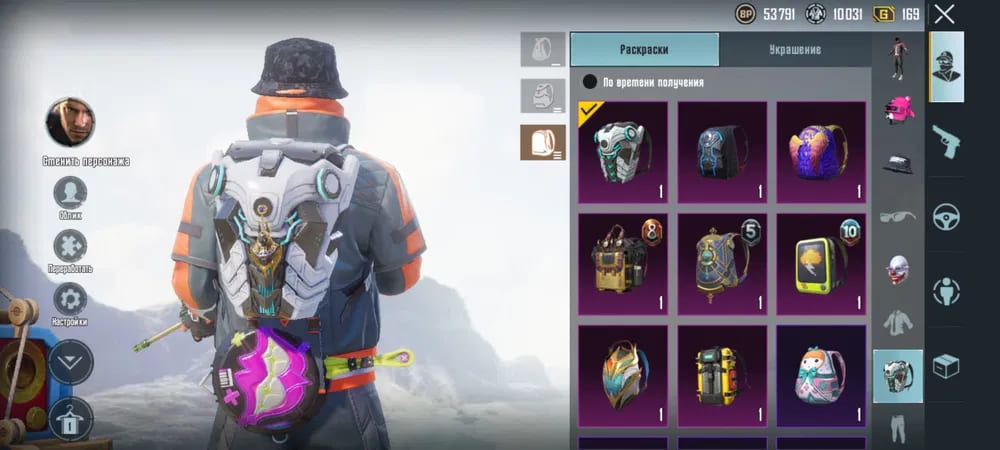1000x450 pixels.
Task: Toggle the По времени получения sort option
Action: click(x=590, y=82)
